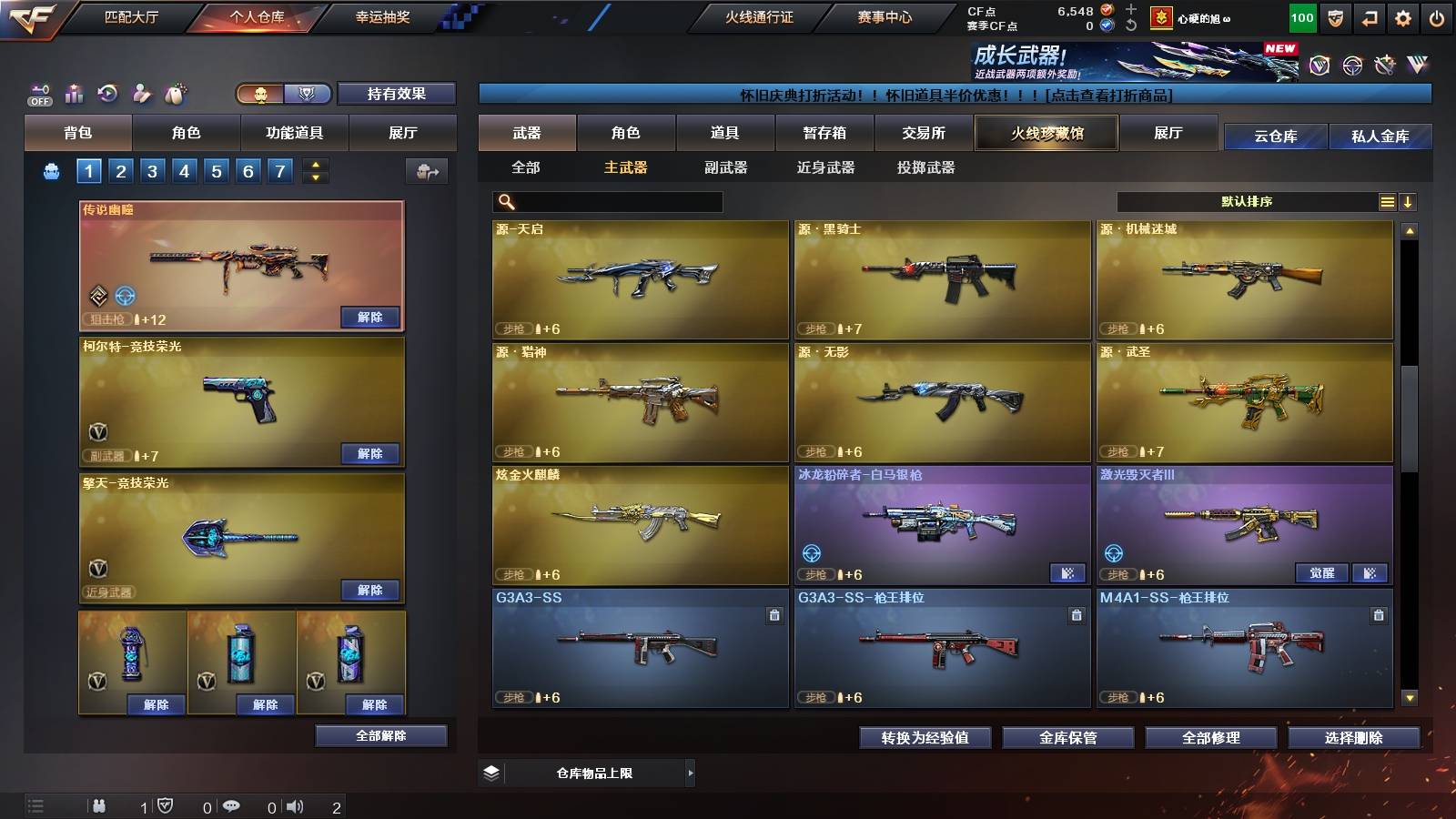Click the 全部解除 button under the backpack
Image resolution: width=1456 pixels, height=819 pixels.
[381, 736]
